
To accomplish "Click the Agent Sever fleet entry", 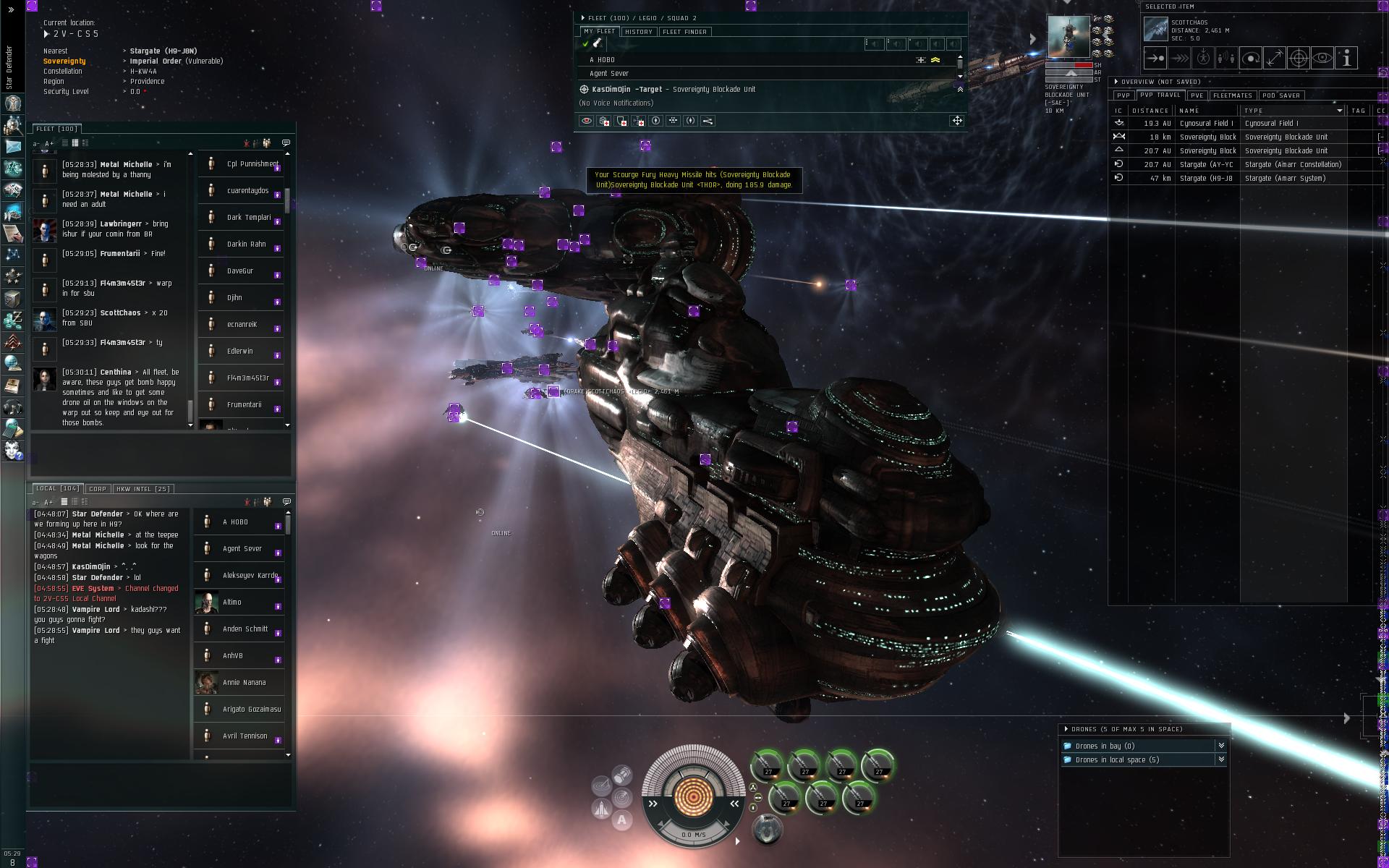I will click(x=609, y=74).
